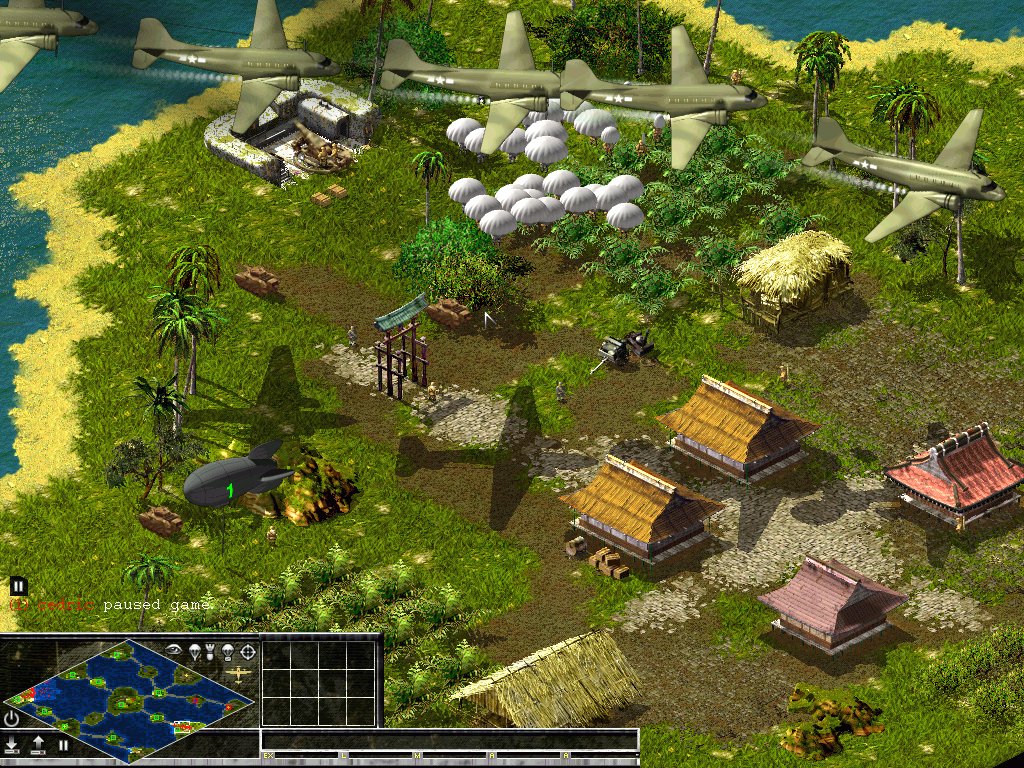The height and width of the screenshot is (768, 1024).
Task: Activate the eye reconnaissance icon
Action: pos(174,650)
